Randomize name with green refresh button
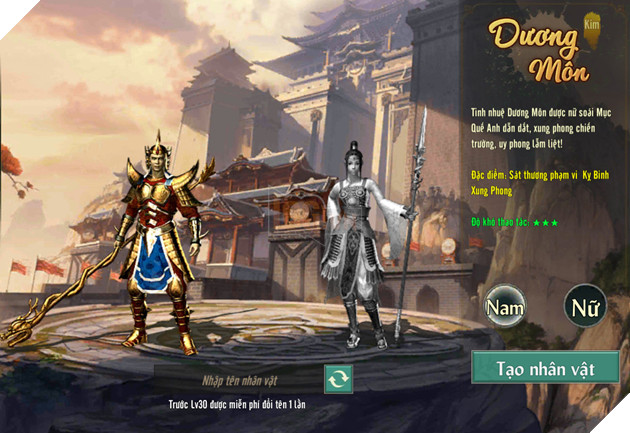The image size is (630, 433). (x=338, y=379)
